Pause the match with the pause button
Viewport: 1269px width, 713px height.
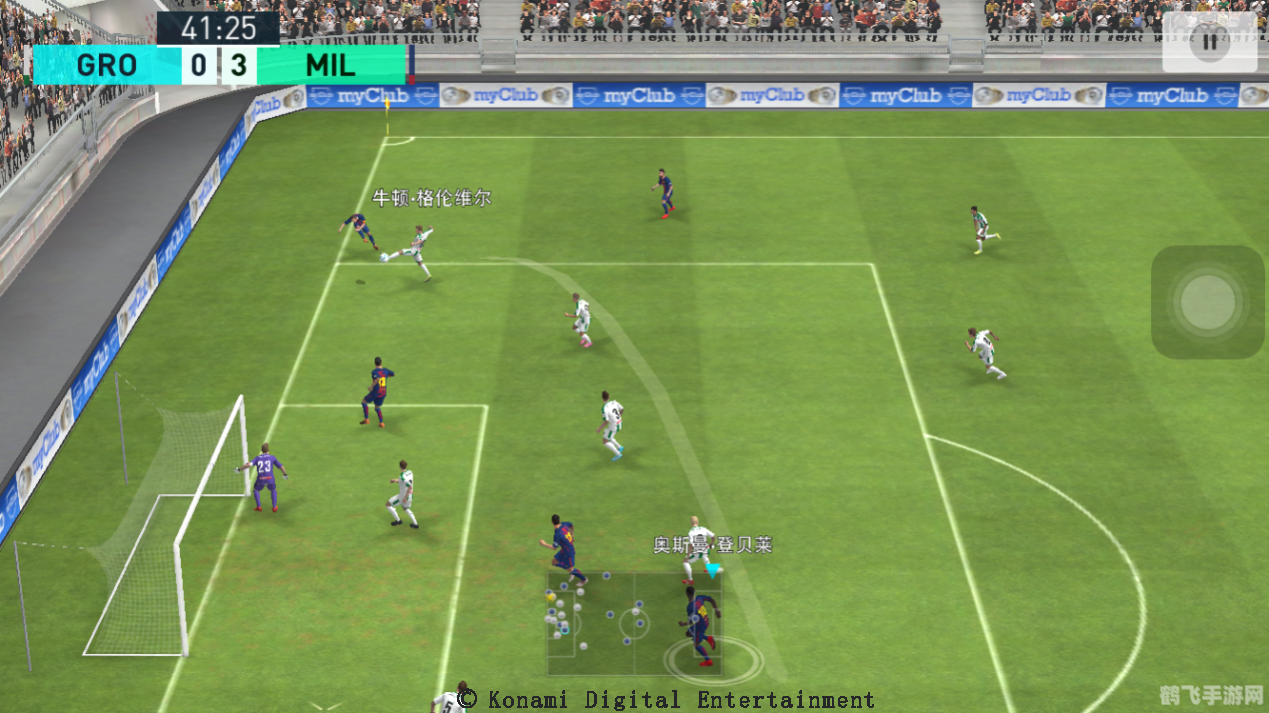tap(1210, 42)
